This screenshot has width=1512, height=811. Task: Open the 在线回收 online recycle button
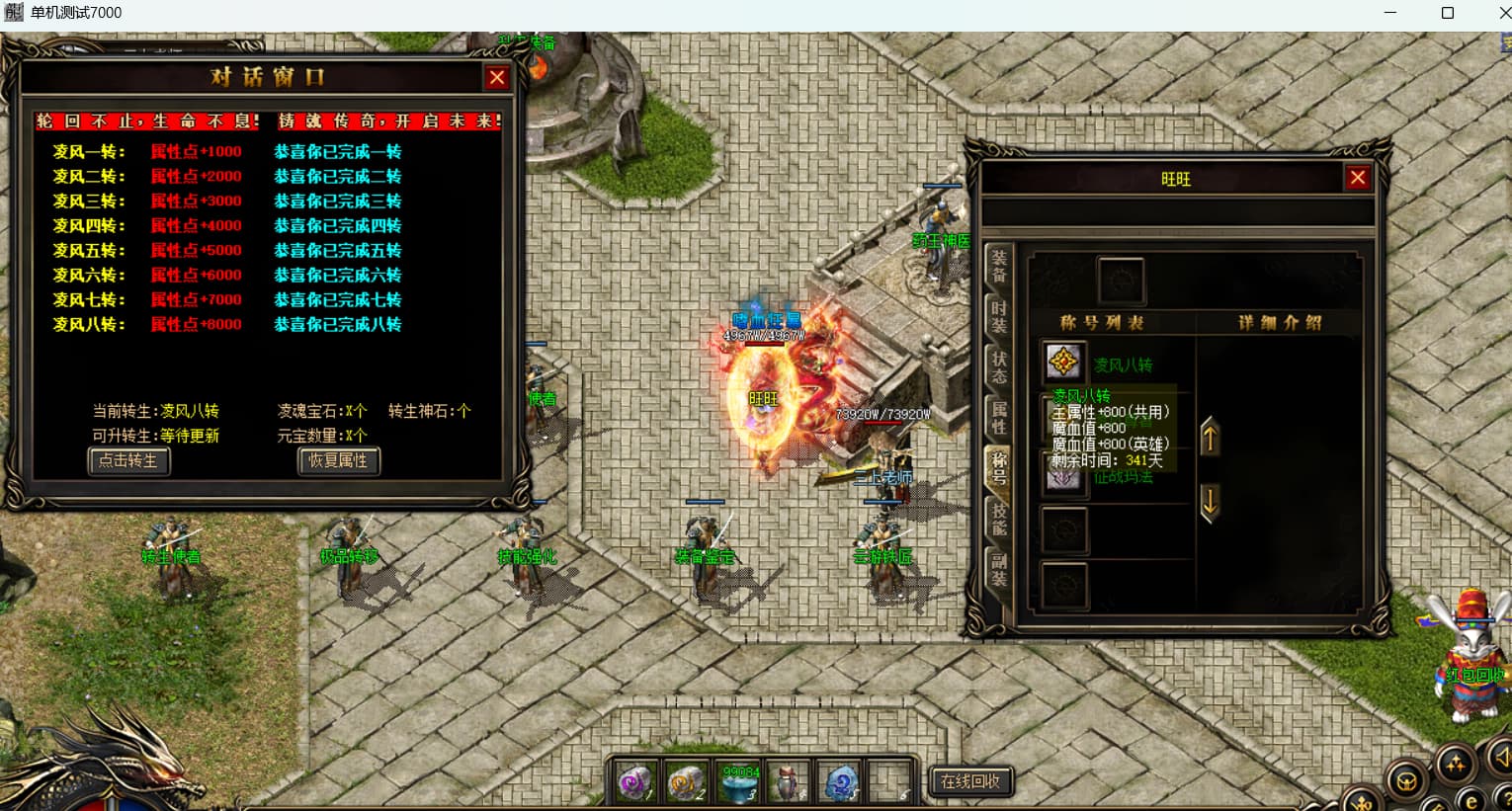tap(970, 781)
